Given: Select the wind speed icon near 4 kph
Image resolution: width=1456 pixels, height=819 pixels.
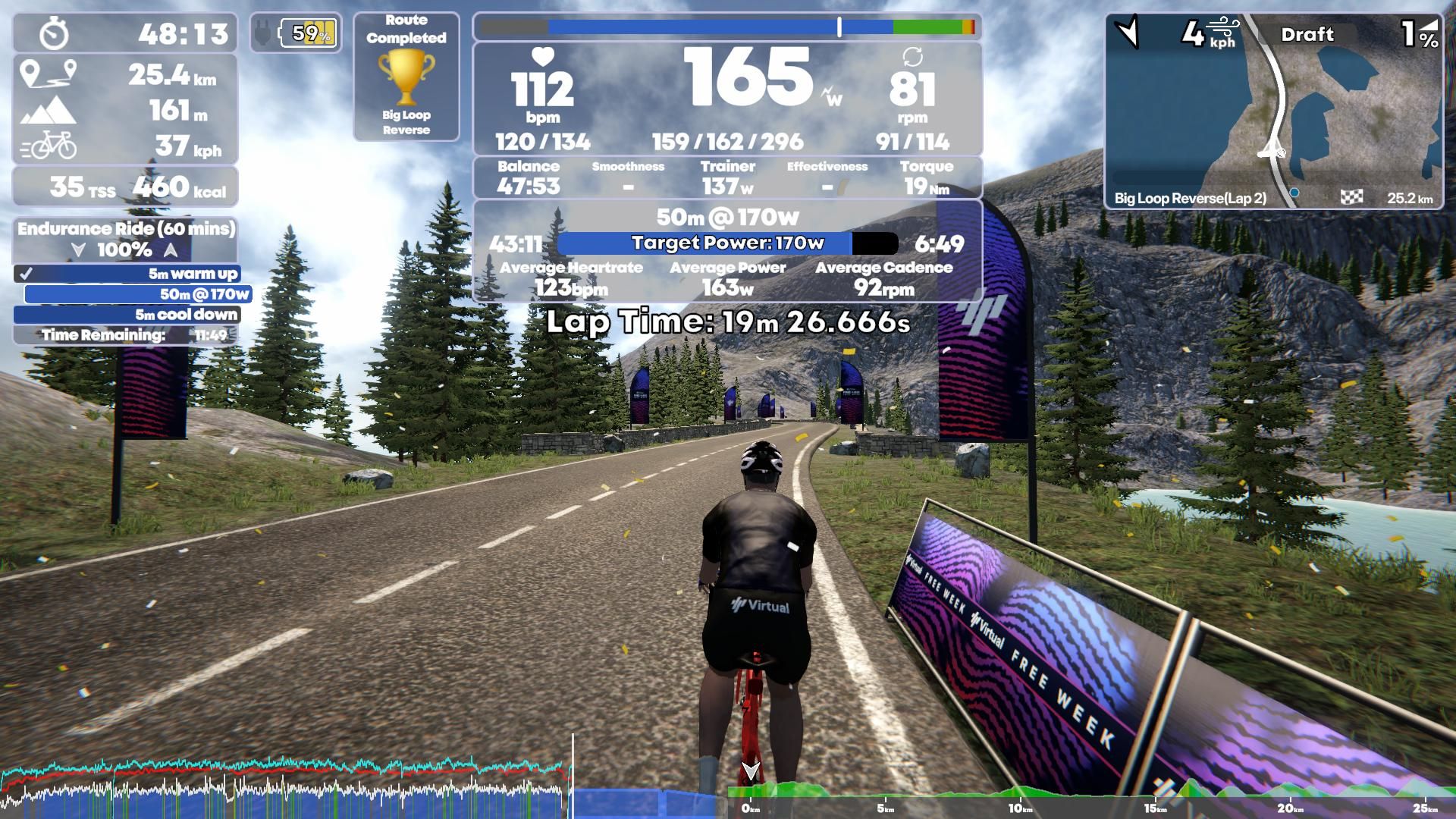Looking at the screenshot, I should pos(1222,27).
